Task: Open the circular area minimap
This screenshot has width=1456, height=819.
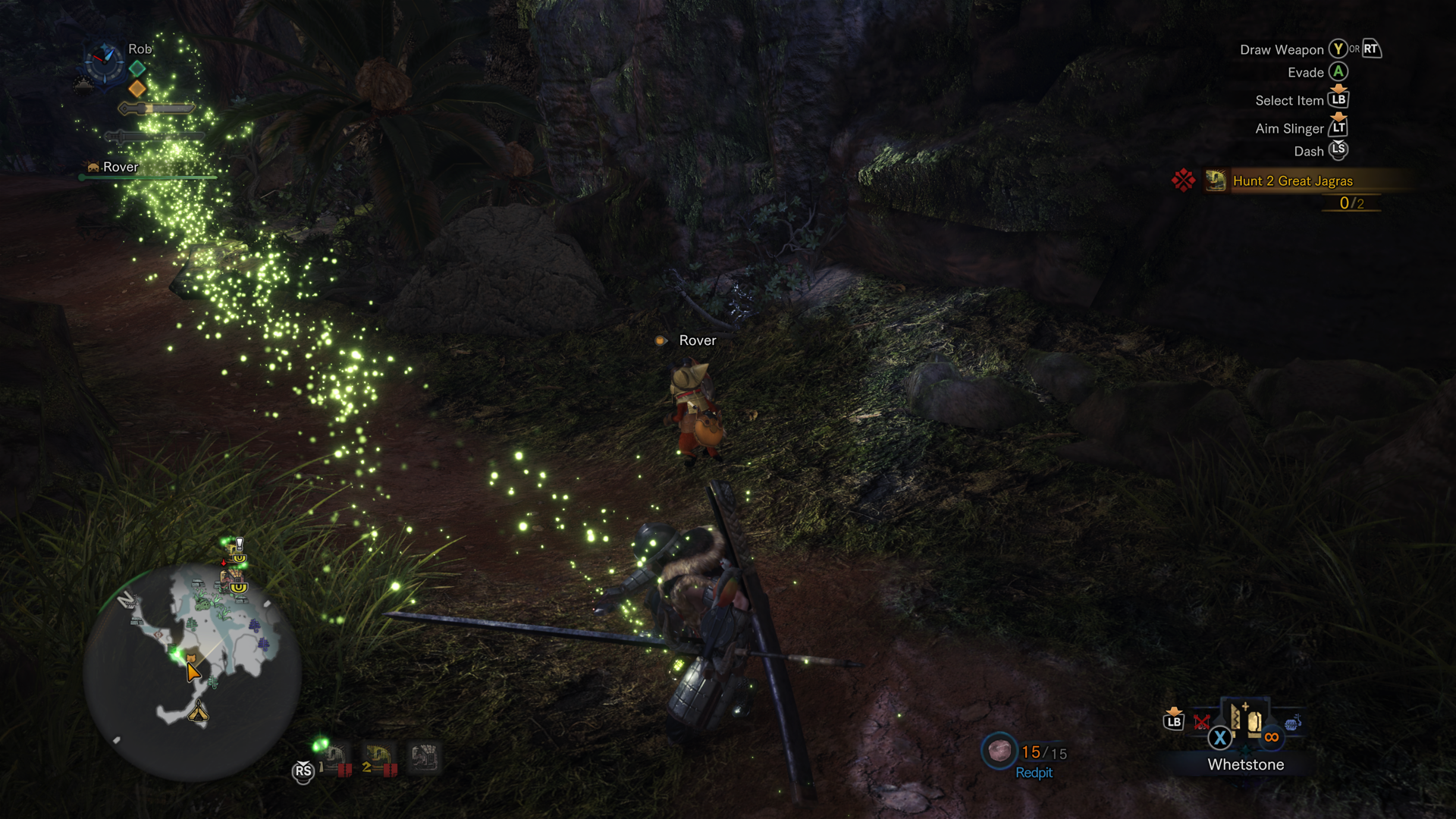Action: point(193,671)
